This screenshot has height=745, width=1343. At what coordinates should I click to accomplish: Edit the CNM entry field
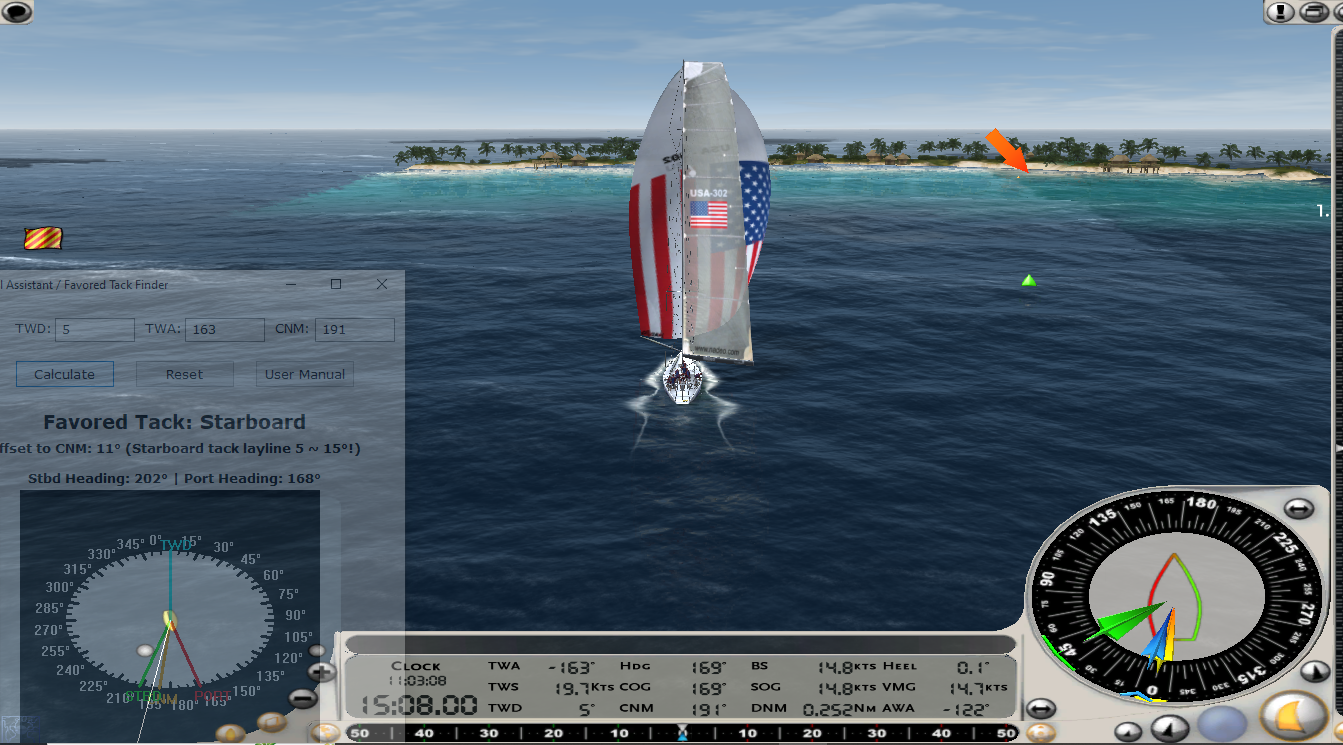tap(354, 329)
